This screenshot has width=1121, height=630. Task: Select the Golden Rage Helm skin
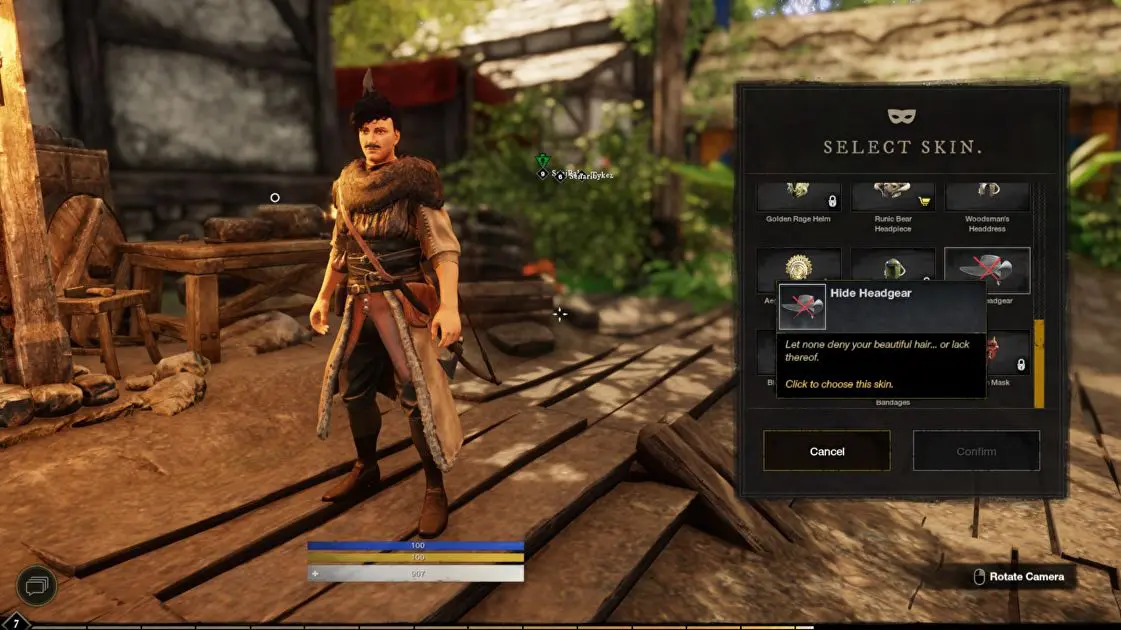[x=798, y=196]
